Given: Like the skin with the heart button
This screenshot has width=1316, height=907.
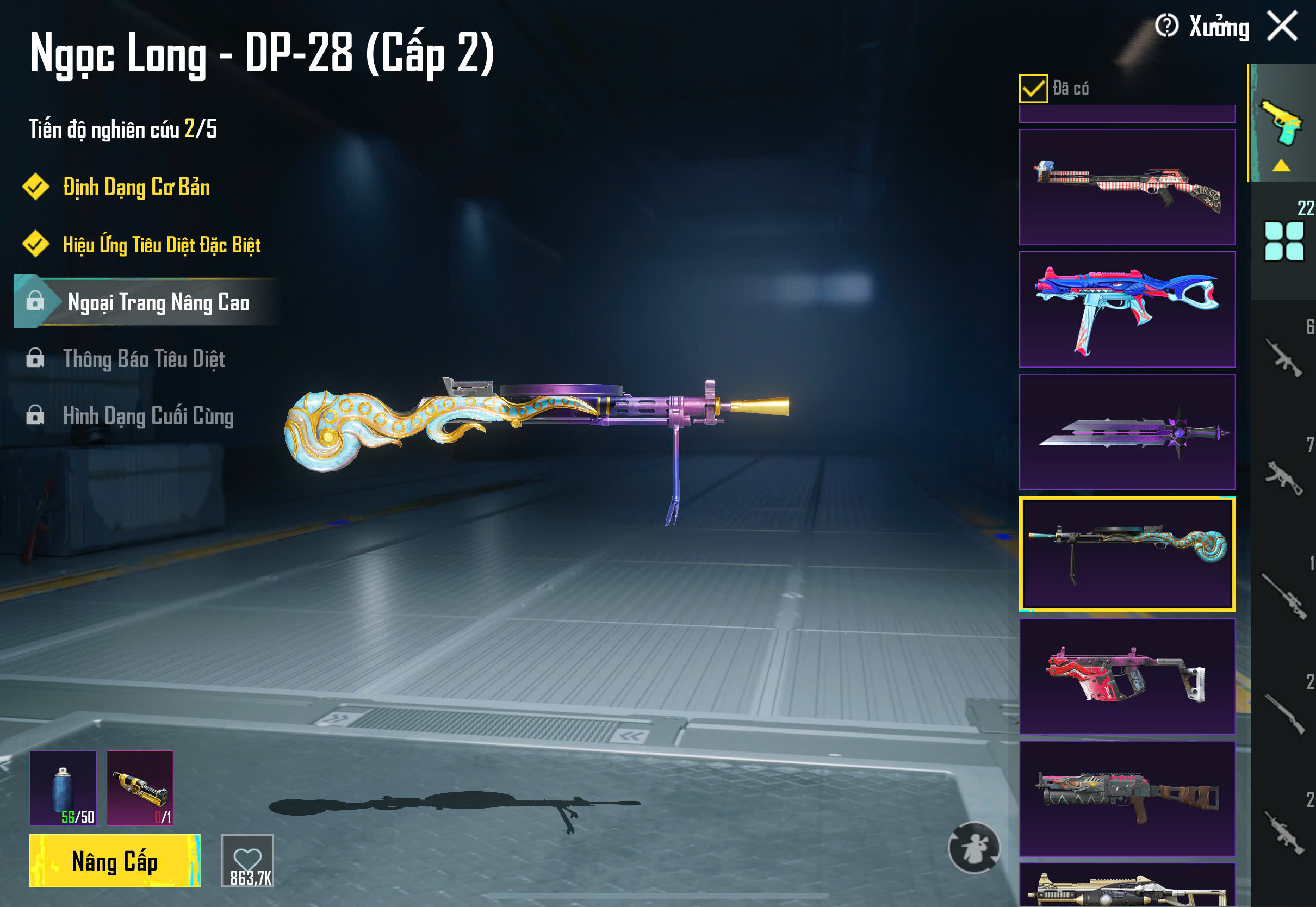Looking at the screenshot, I should point(247,860).
